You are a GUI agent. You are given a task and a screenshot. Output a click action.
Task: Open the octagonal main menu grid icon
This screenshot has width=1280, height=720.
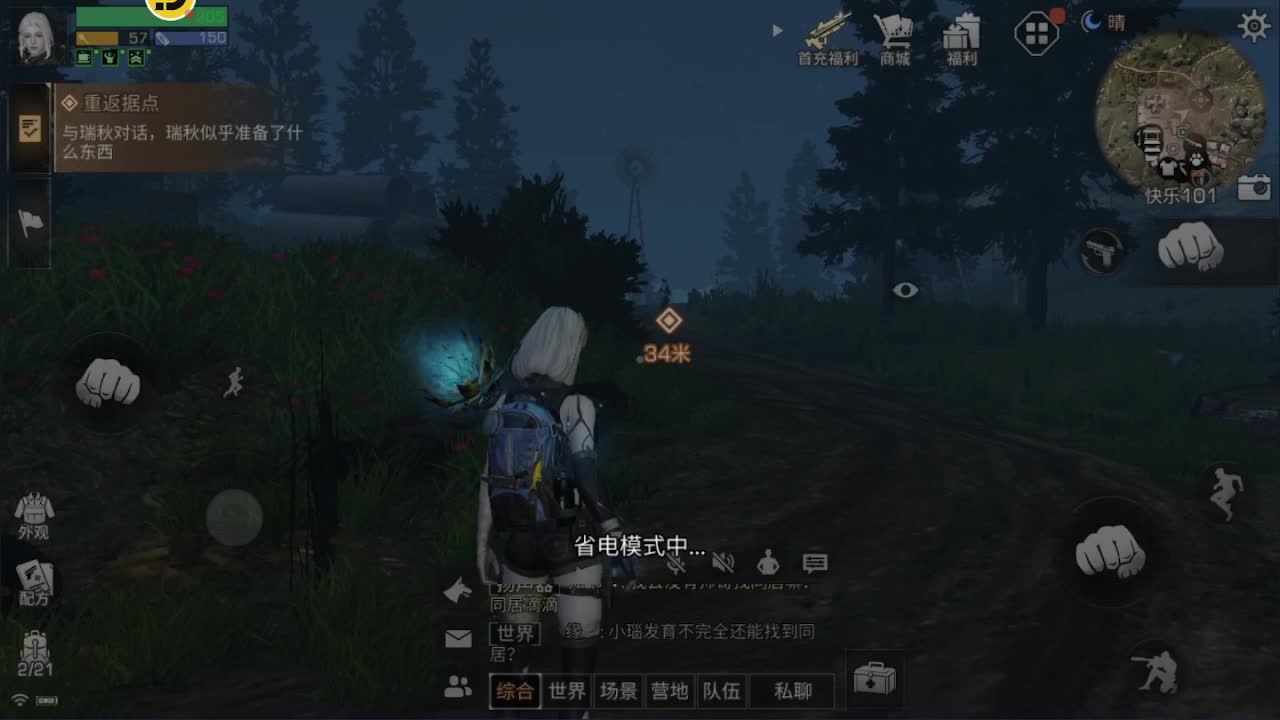click(x=1036, y=32)
